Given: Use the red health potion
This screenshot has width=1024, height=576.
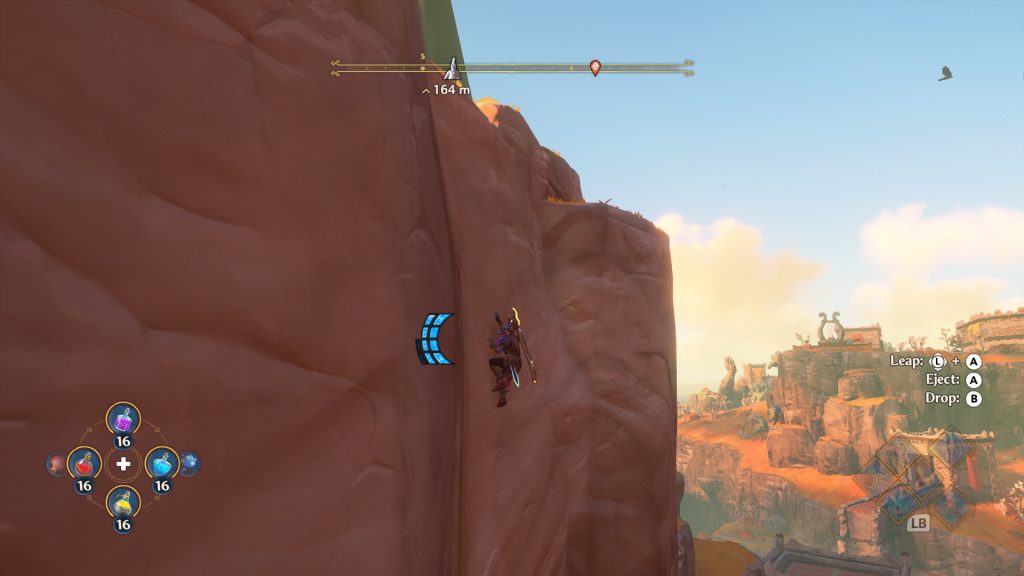Looking at the screenshot, I should tap(84, 464).
